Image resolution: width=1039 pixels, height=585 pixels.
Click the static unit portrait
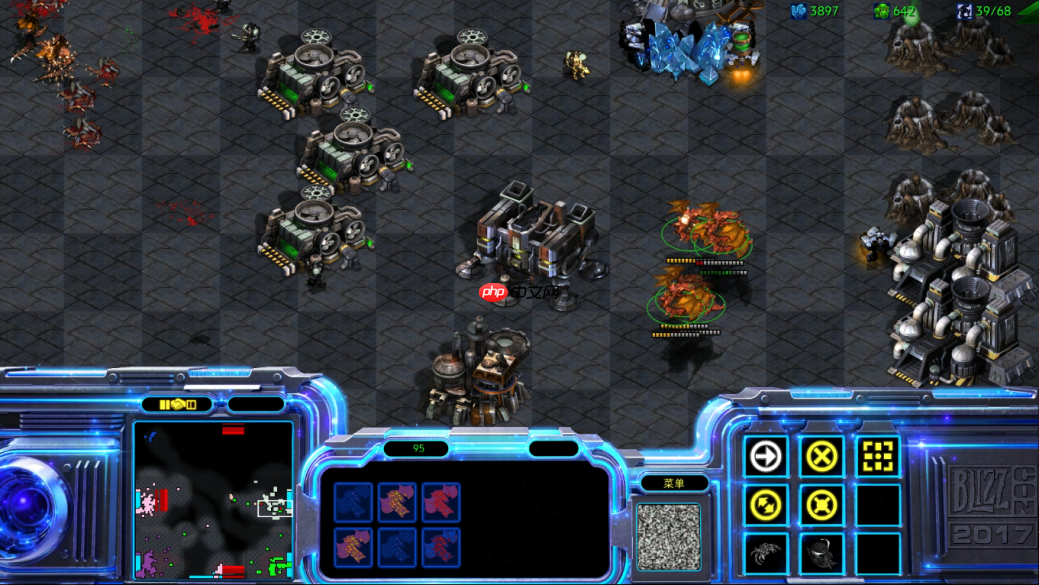[x=669, y=536]
